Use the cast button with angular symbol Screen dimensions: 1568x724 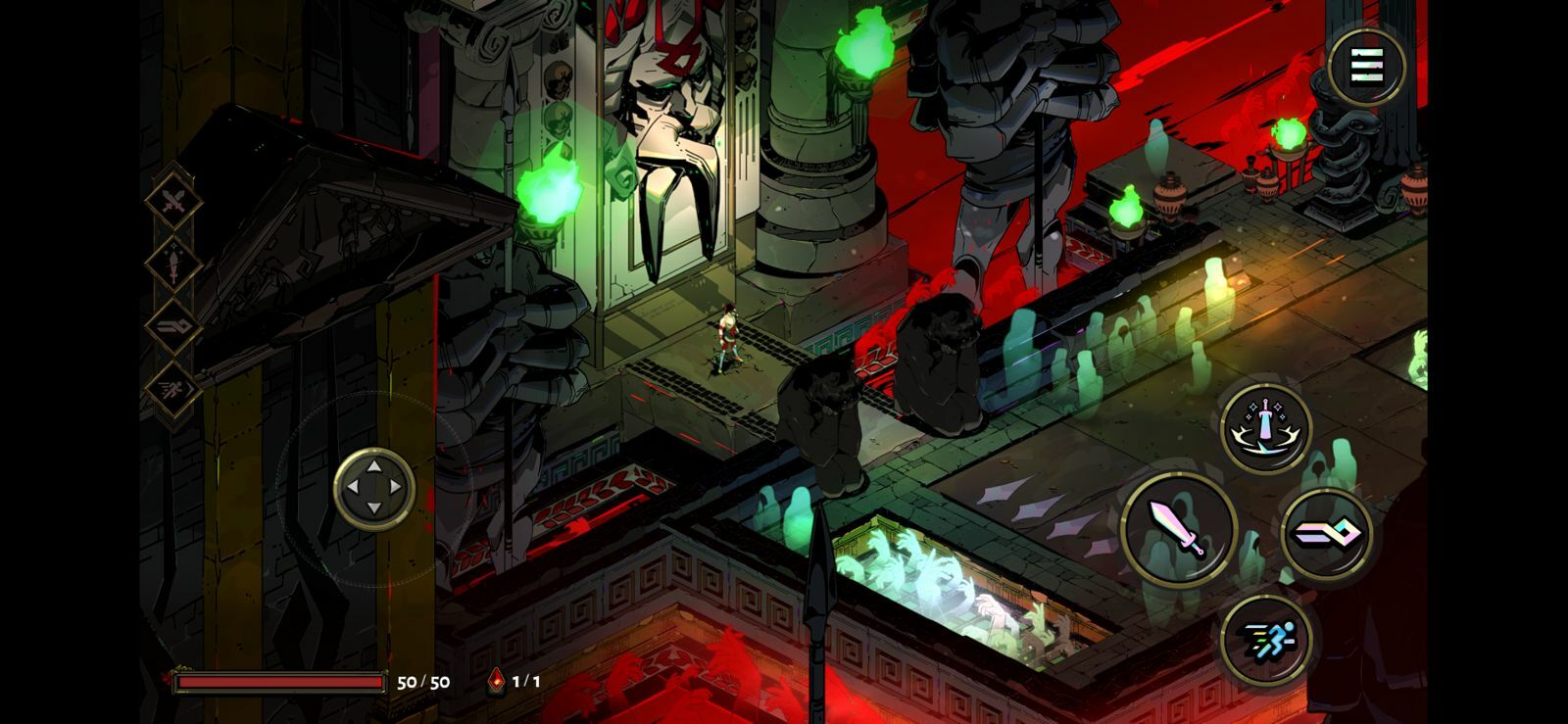pos(1327,534)
